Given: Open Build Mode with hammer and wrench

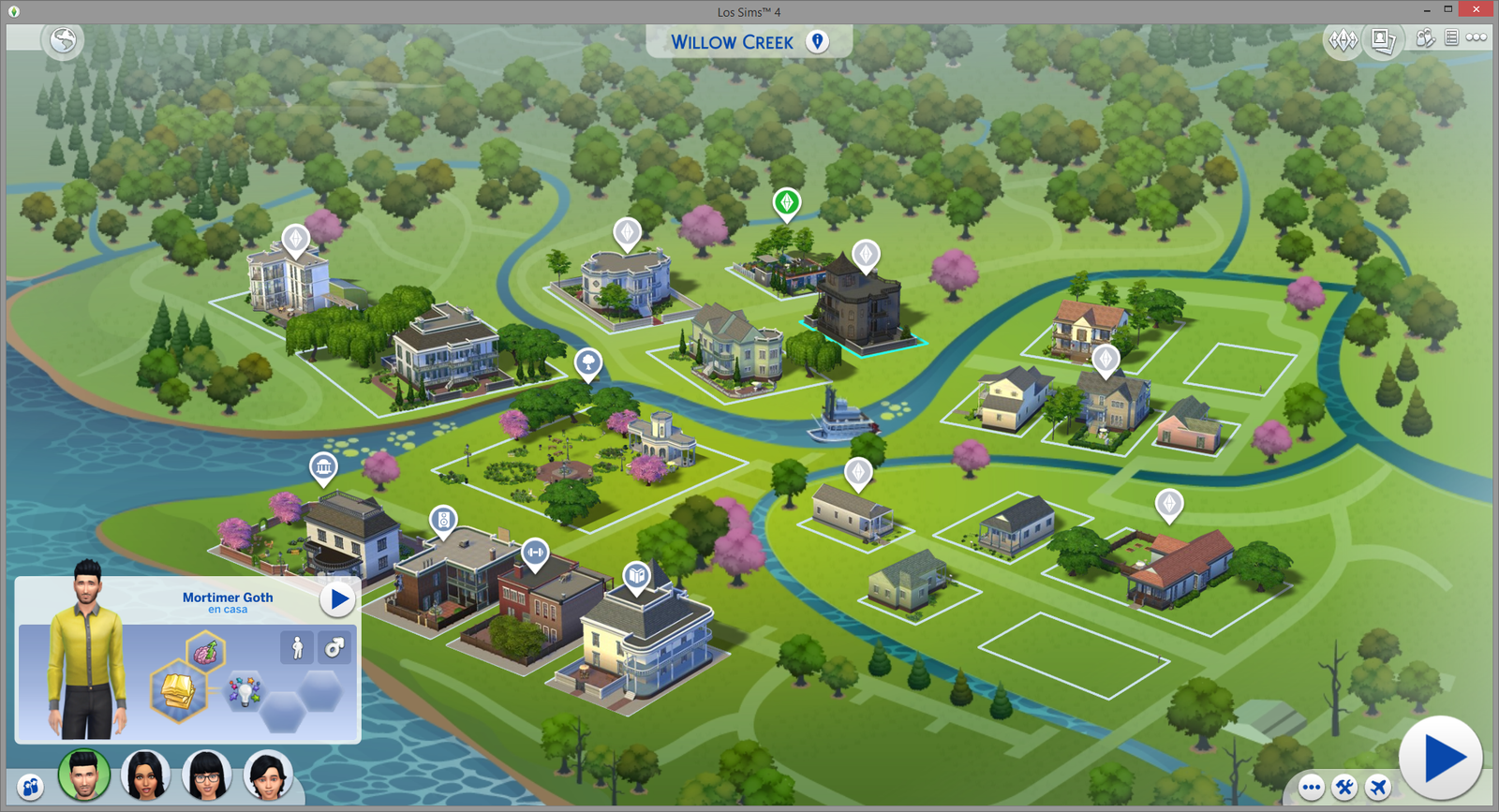Looking at the screenshot, I should click(x=1344, y=787).
